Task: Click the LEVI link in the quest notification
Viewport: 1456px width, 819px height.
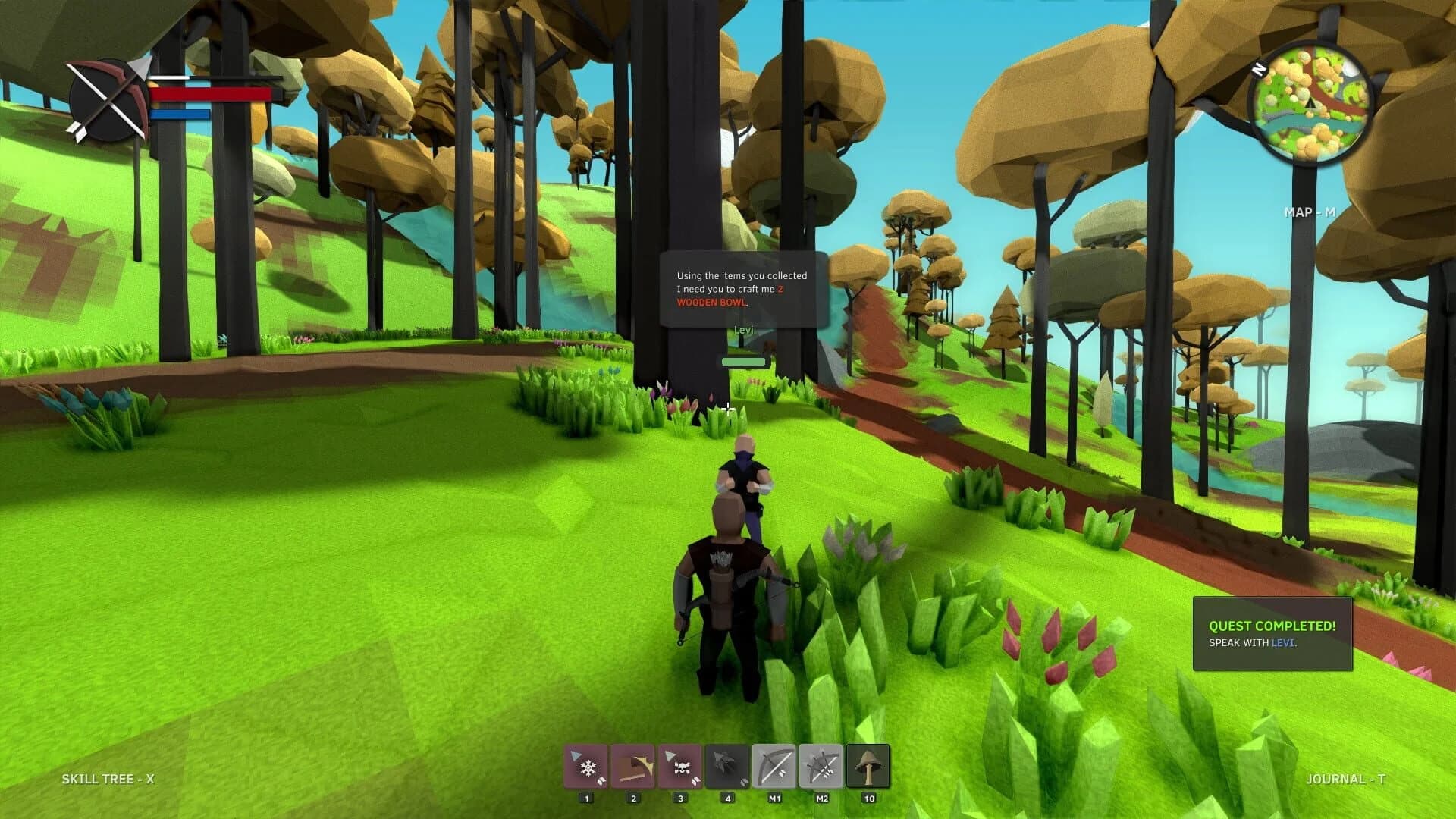Action: tap(1285, 644)
